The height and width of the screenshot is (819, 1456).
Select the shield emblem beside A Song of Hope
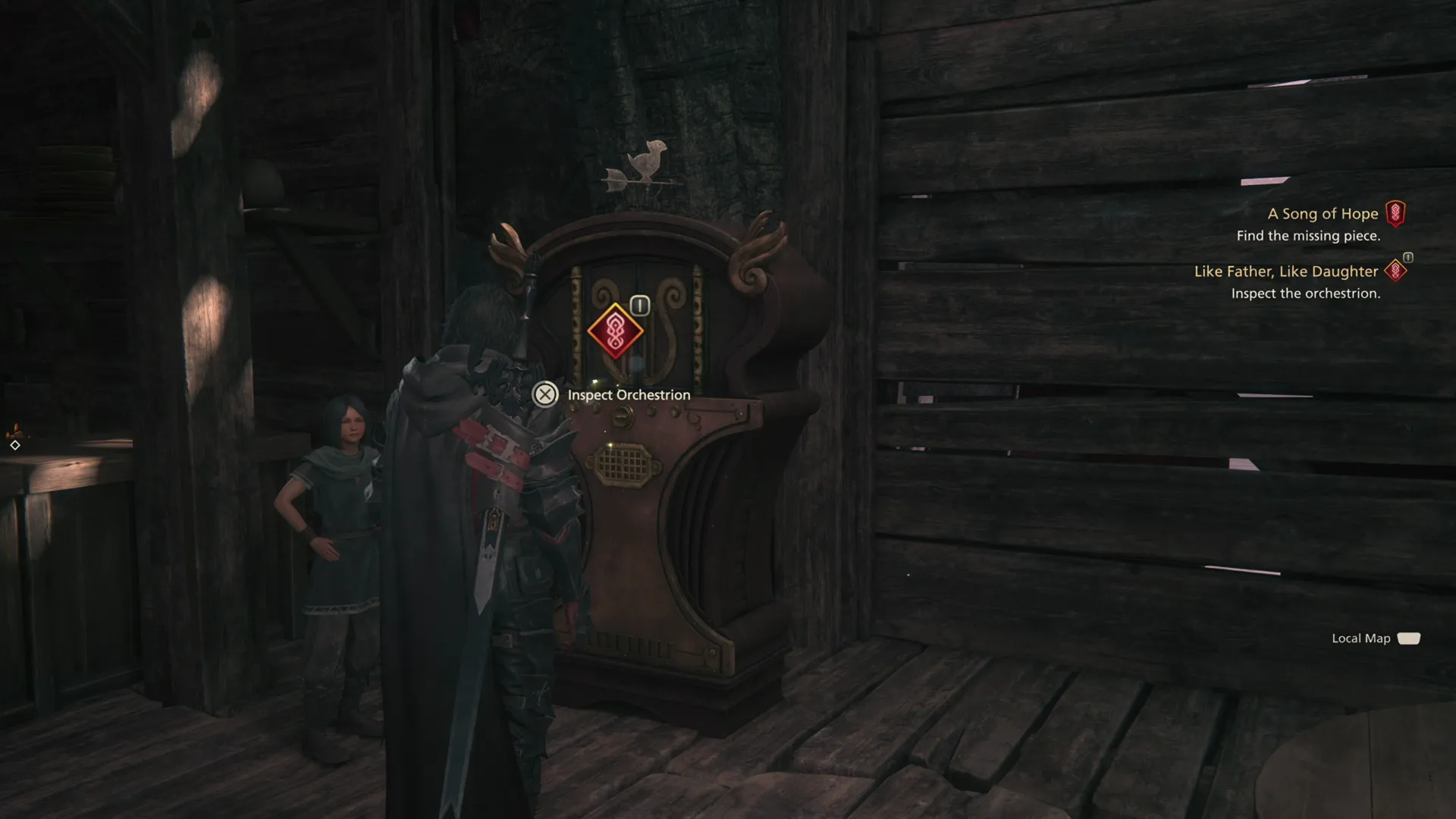(1395, 213)
